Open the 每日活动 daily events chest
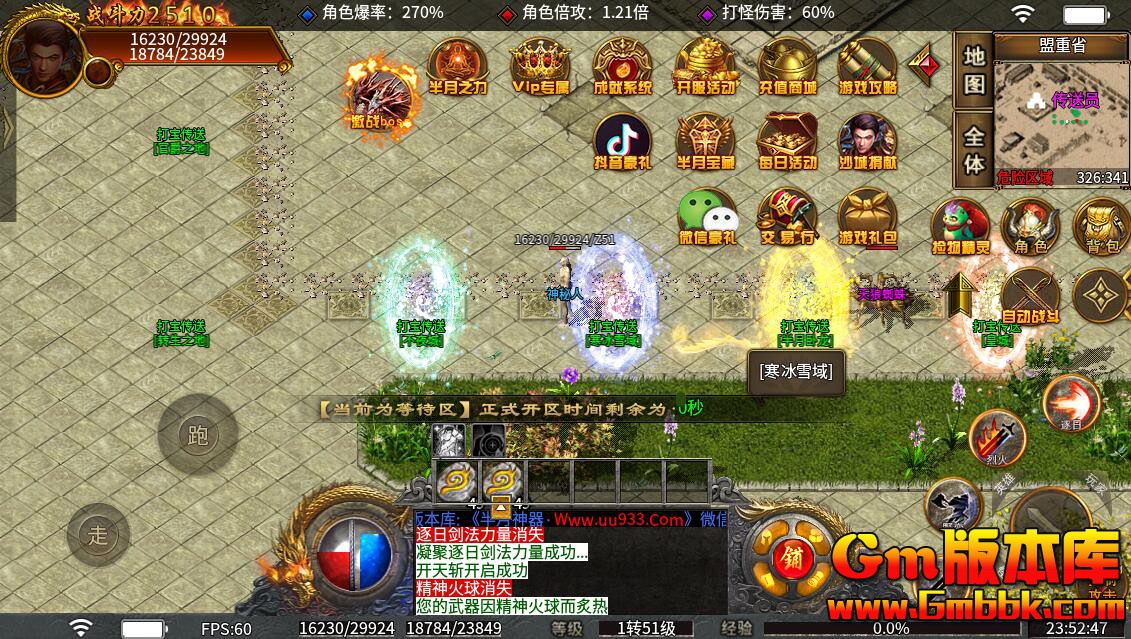Image resolution: width=1131 pixels, height=639 pixels. point(787,141)
